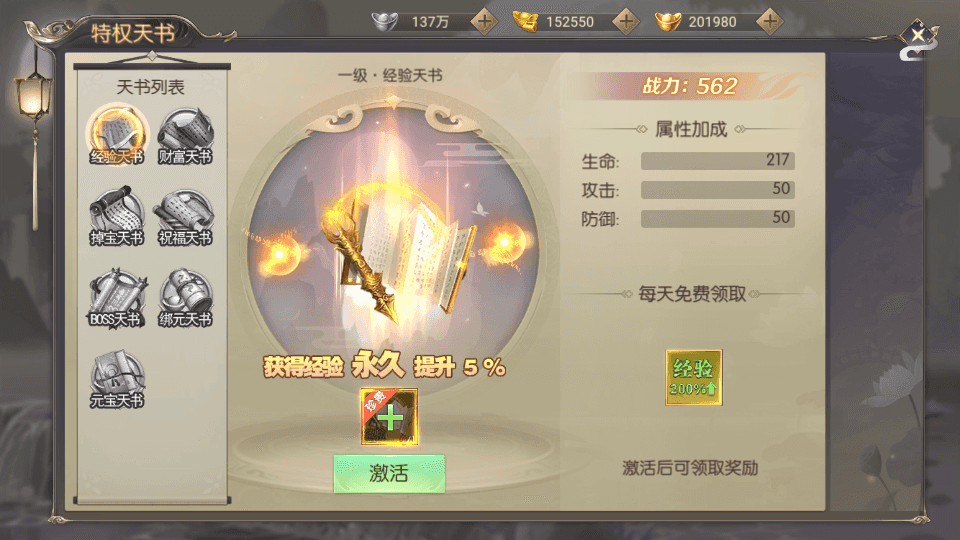Open the 掉宝天书 entry

[x=117, y=216]
